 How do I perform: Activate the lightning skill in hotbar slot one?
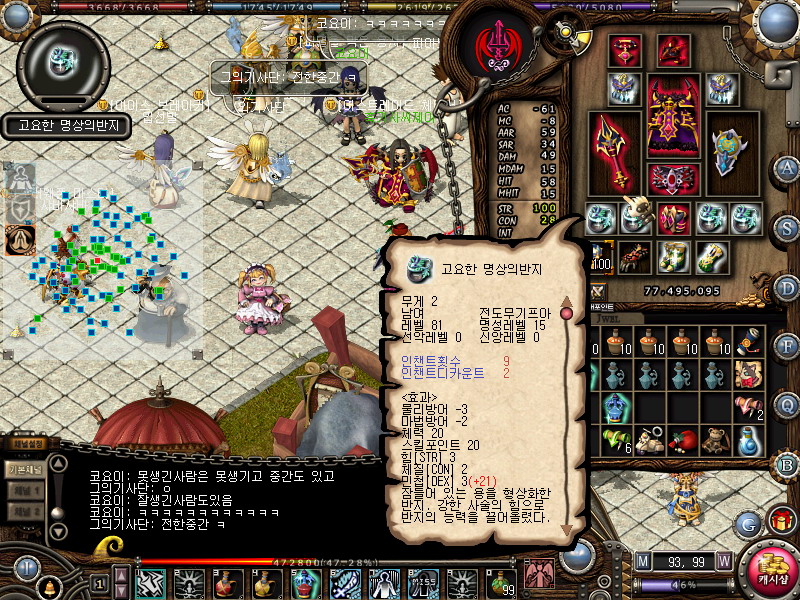coord(151,581)
